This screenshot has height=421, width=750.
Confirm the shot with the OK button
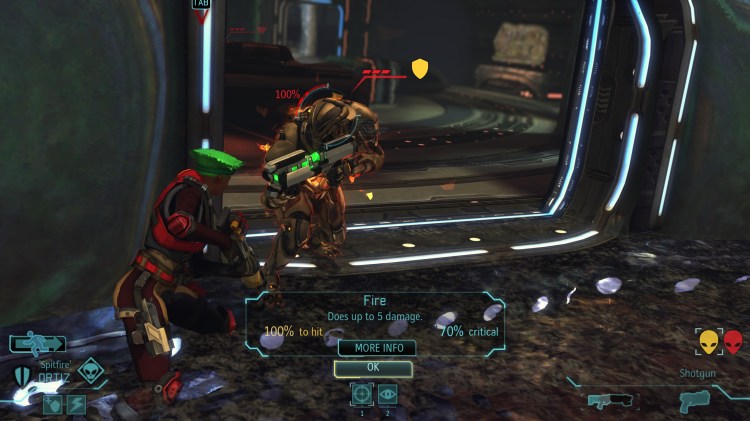point(372,368)
